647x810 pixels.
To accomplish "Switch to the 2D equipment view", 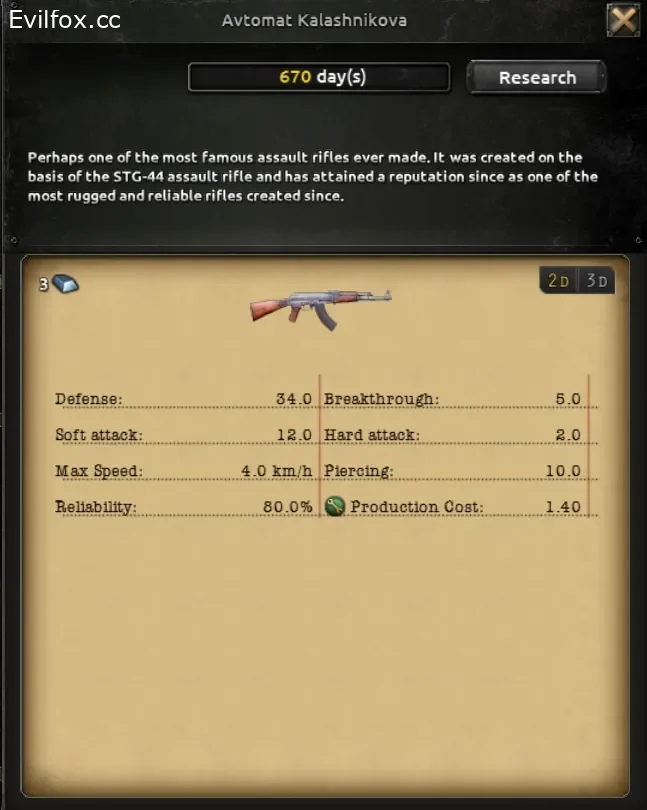I will 558,281.
